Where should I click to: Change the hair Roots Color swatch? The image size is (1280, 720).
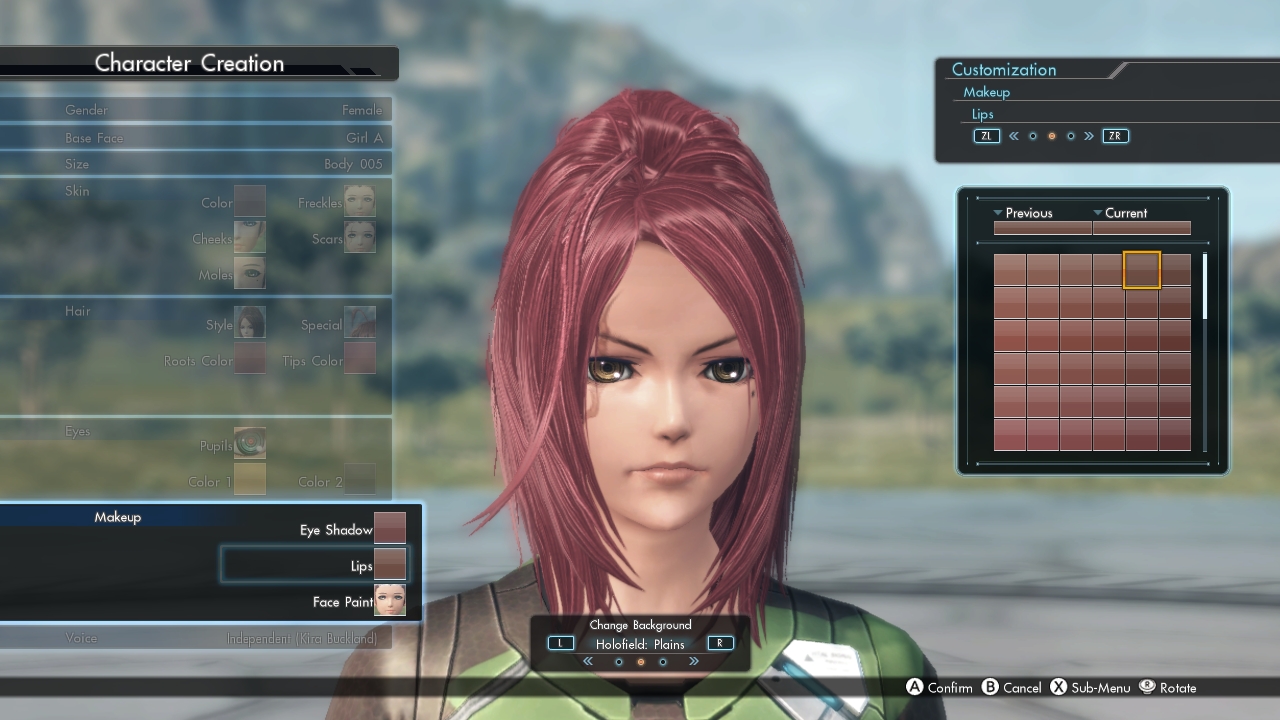tap(250, 358)
